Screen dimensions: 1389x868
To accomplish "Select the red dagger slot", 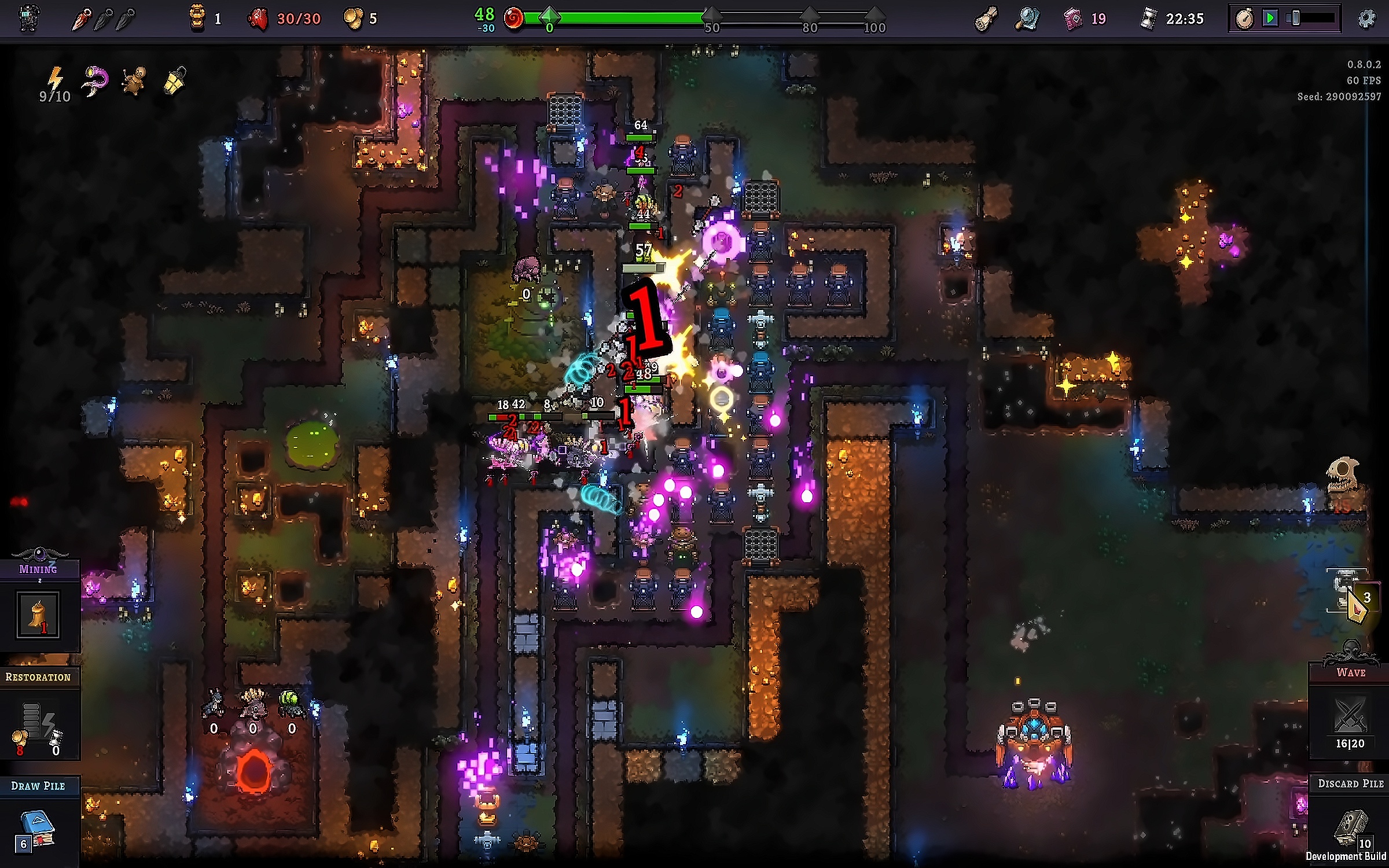I will (81, 20).
